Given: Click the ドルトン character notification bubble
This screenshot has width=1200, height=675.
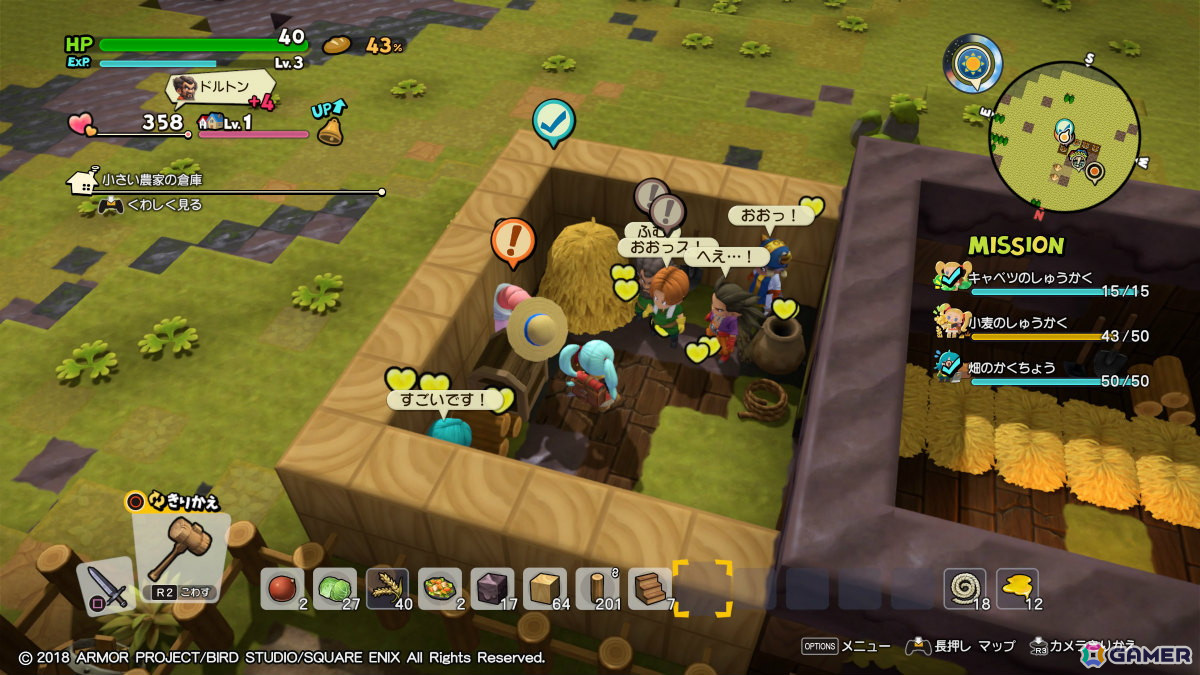Looking at the screenshot, I should coord(210,89).
